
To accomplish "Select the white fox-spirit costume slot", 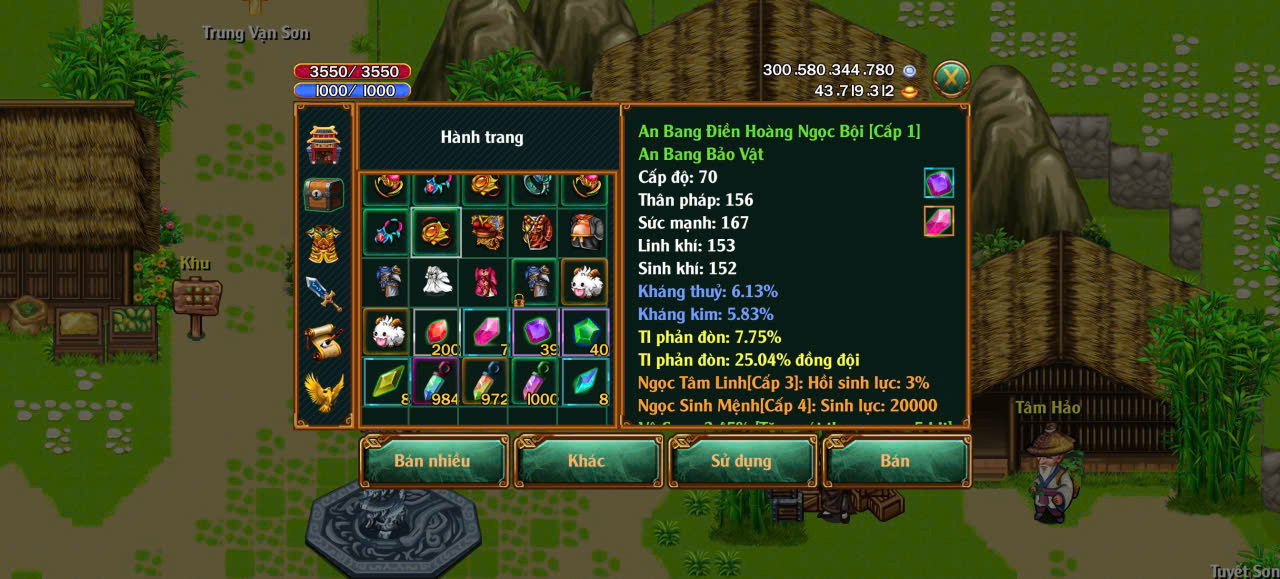I will tap(436, 282).
